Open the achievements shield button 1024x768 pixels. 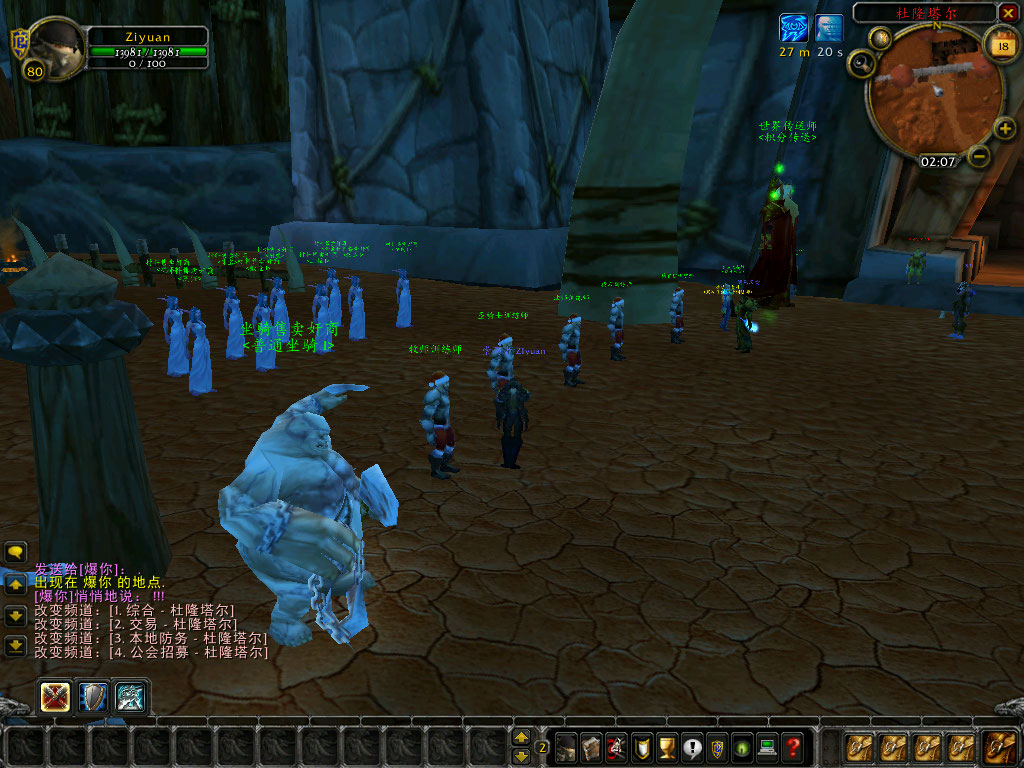click(x=642, y=746)
